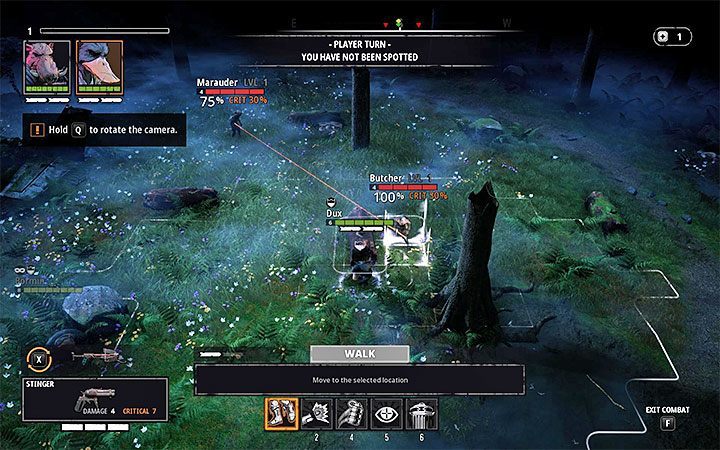This screenshot has width=720, height=450.
Task: Activate the shoot attack ability icon
Action: [x=316, y=414]
